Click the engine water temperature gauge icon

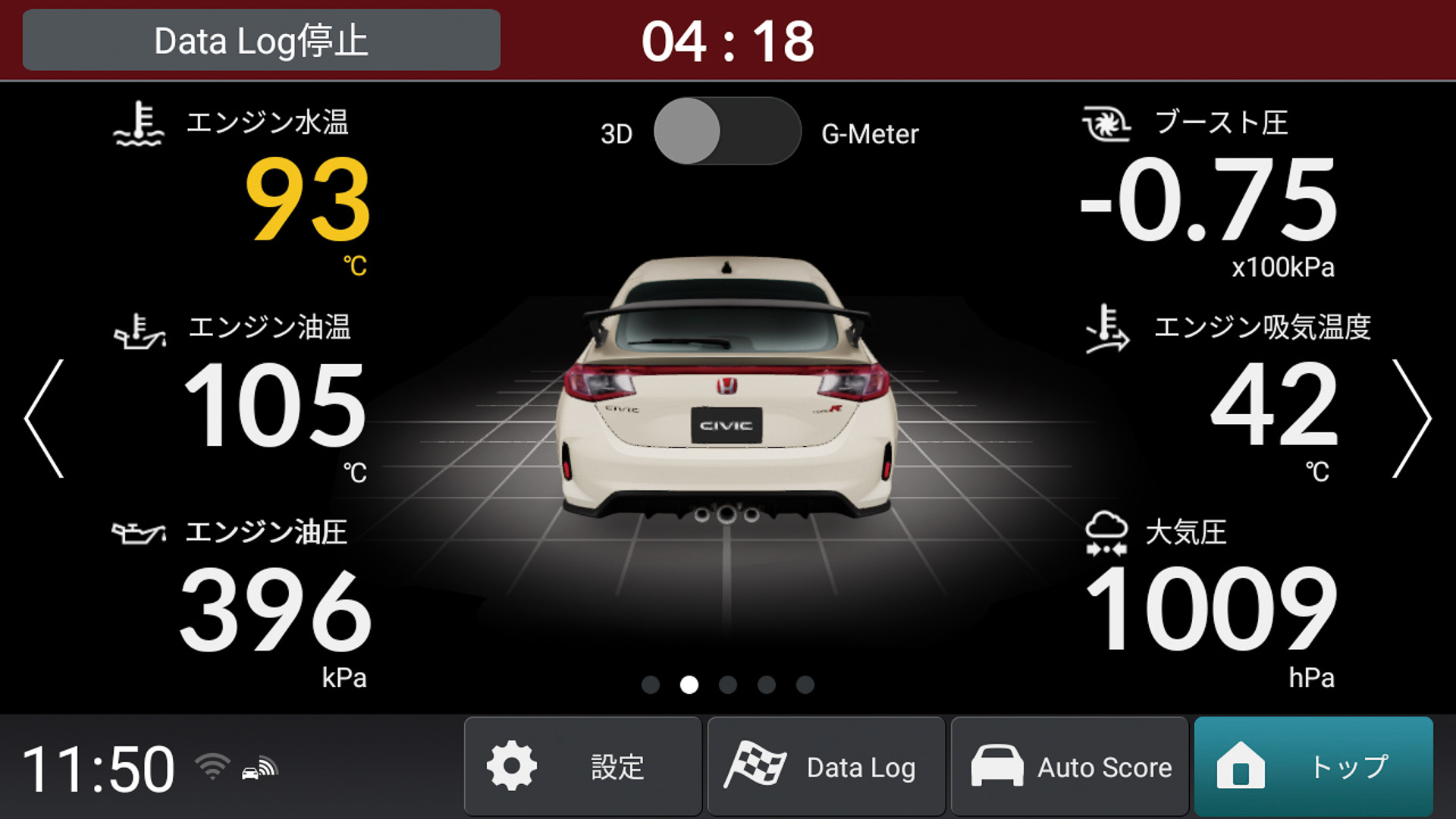pos(136,124)
